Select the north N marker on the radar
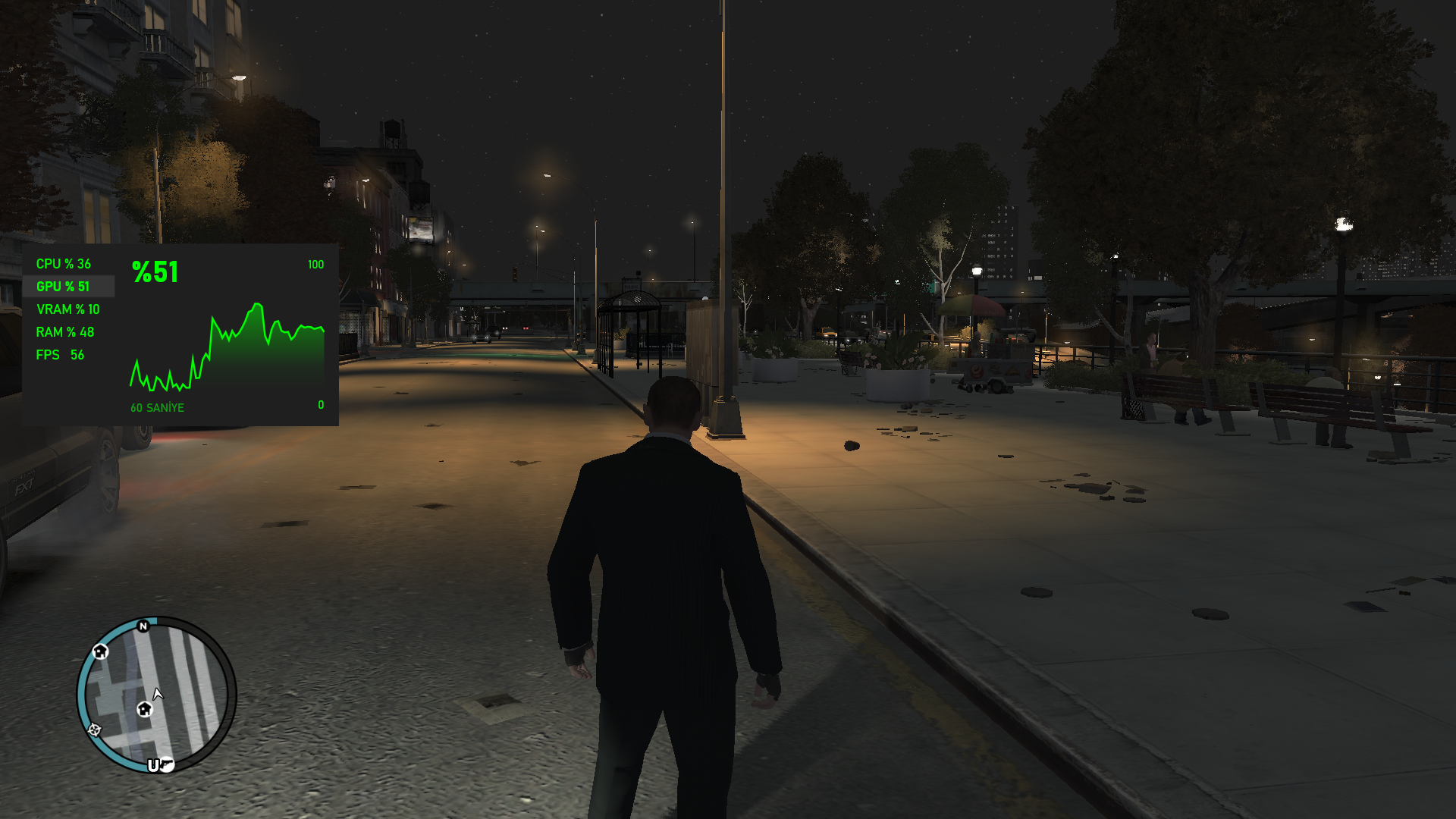1456x819 pixels. (143, 626)
